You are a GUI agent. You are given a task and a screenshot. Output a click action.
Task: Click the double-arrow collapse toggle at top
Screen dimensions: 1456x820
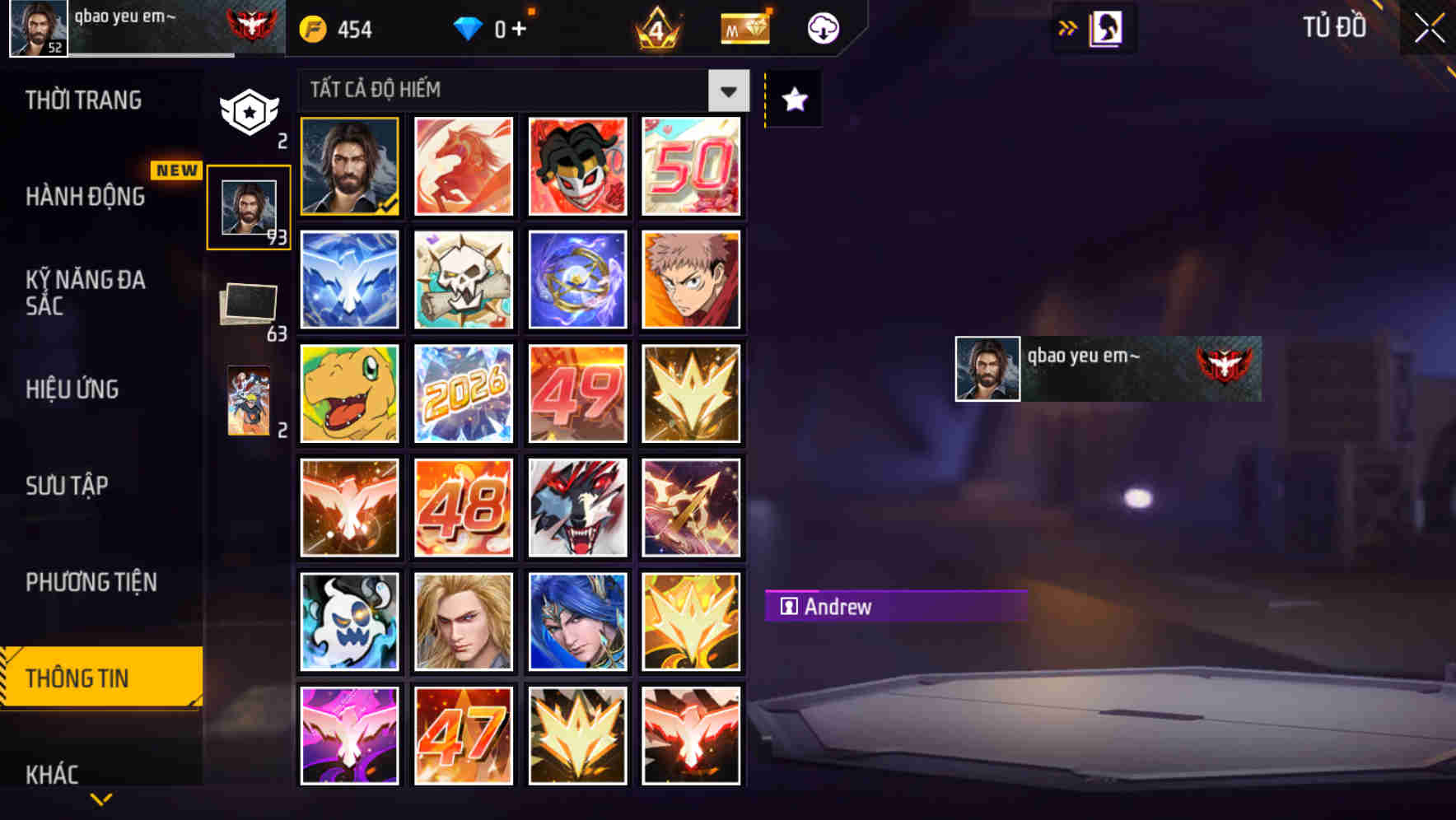coord(1067,26)
